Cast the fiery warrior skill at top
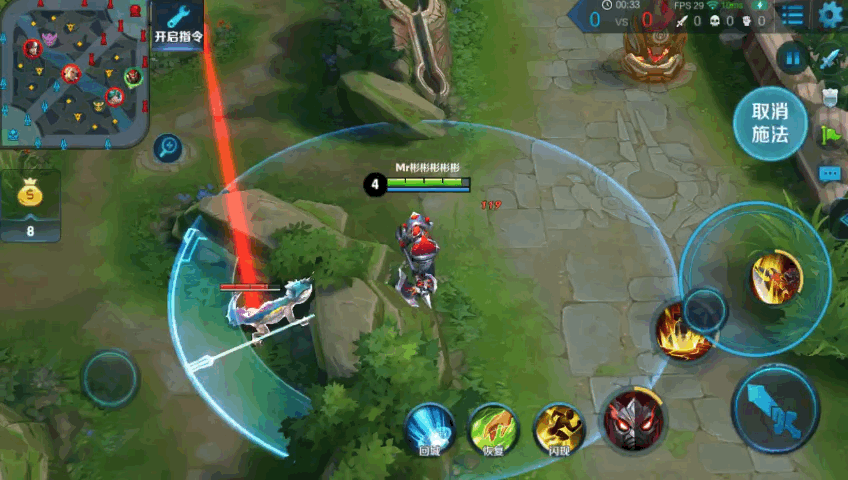The image size is (848, 480). click(x=776, y=277)
